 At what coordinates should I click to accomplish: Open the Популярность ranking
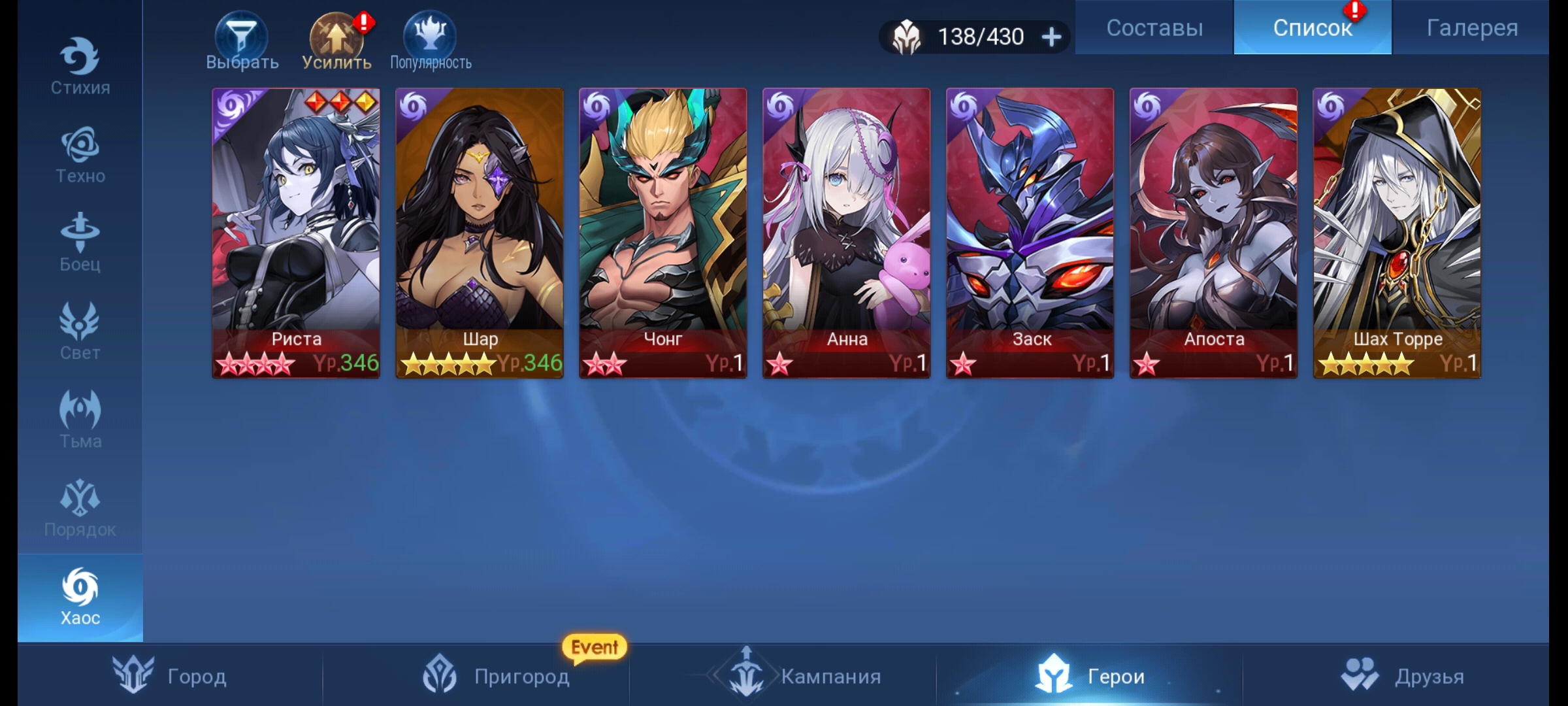[x=430, y=41]
